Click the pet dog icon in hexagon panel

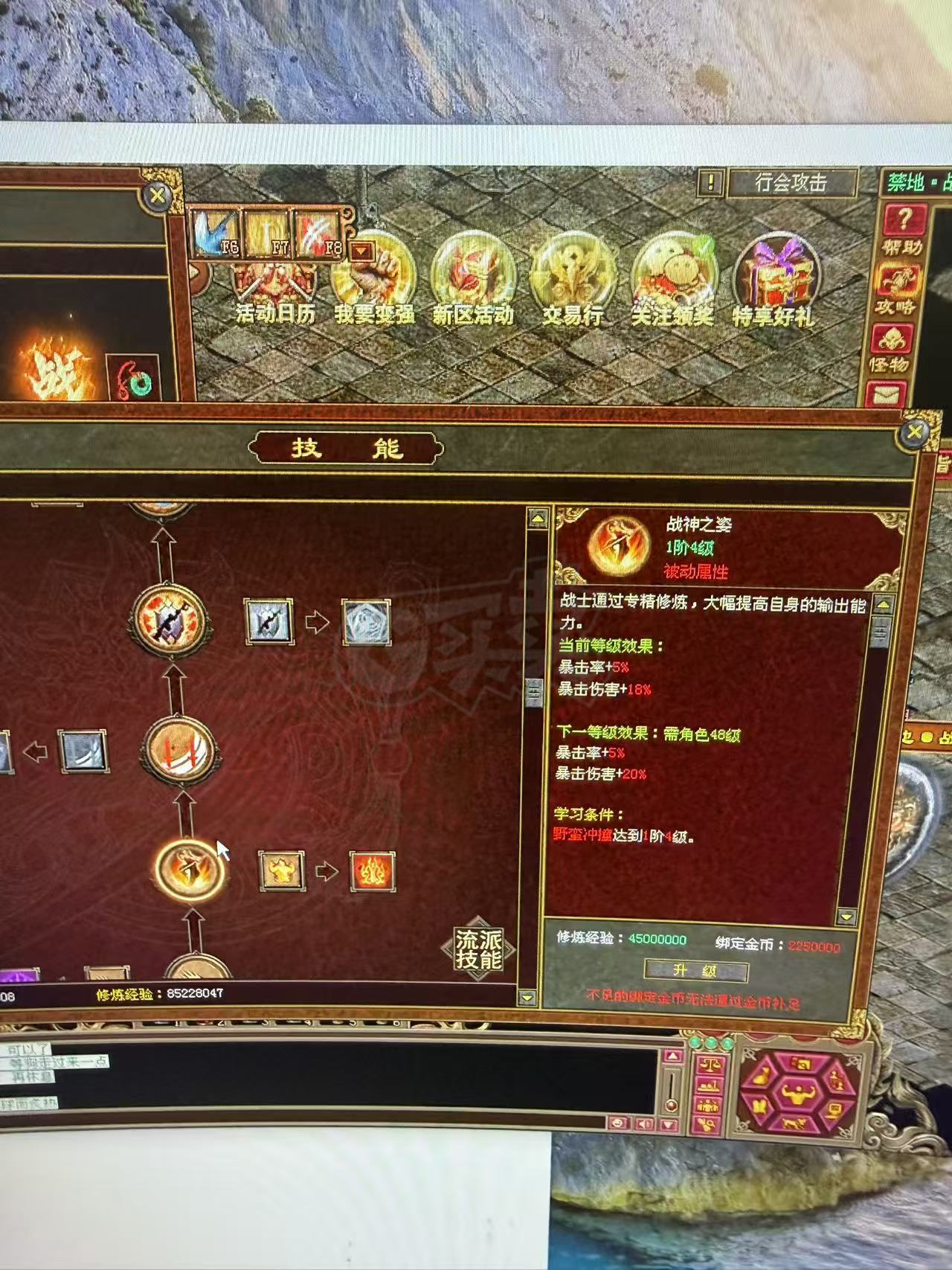click(x=794, y=1123)
